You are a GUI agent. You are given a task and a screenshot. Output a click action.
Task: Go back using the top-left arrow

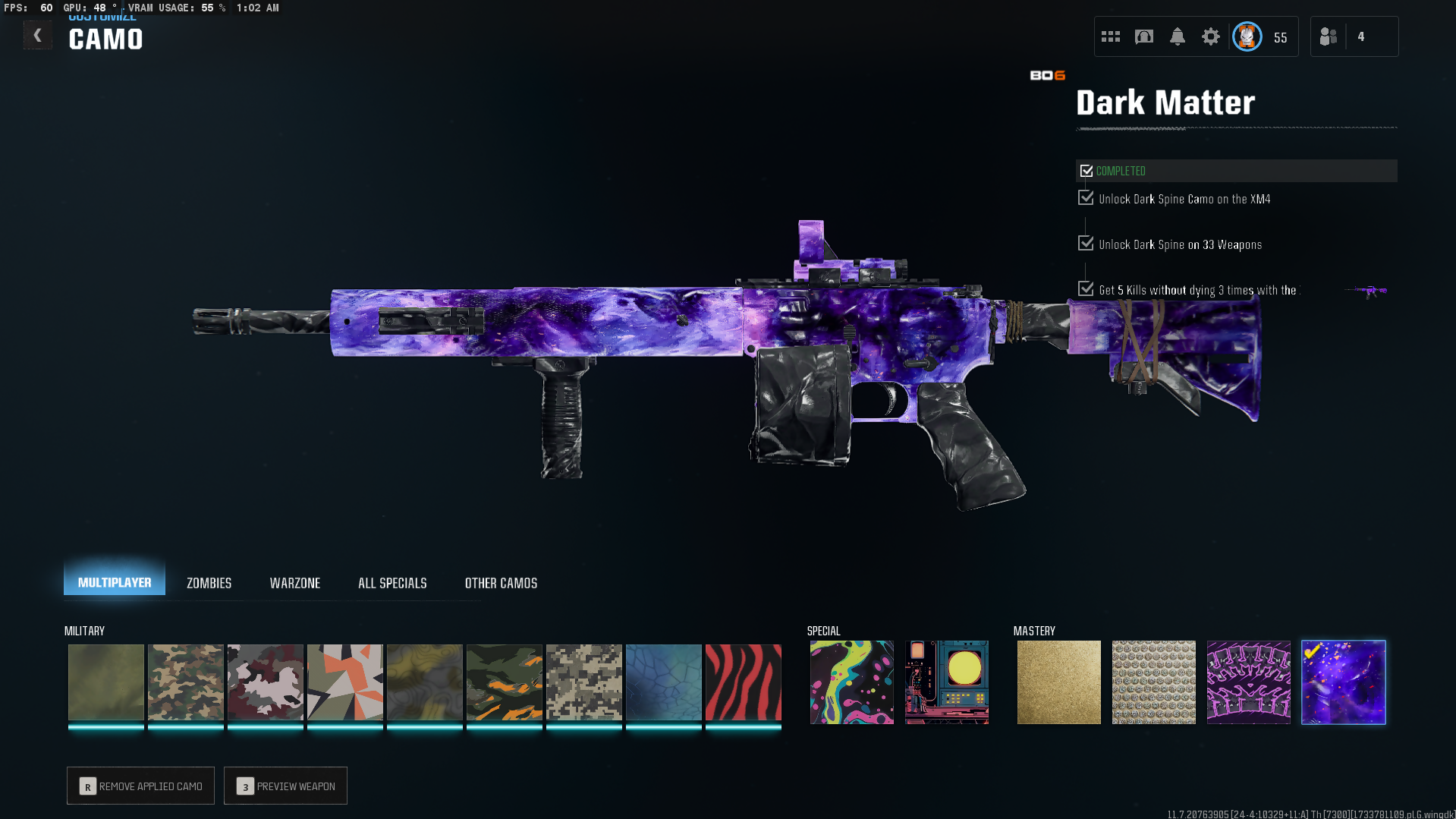(37, 35)
